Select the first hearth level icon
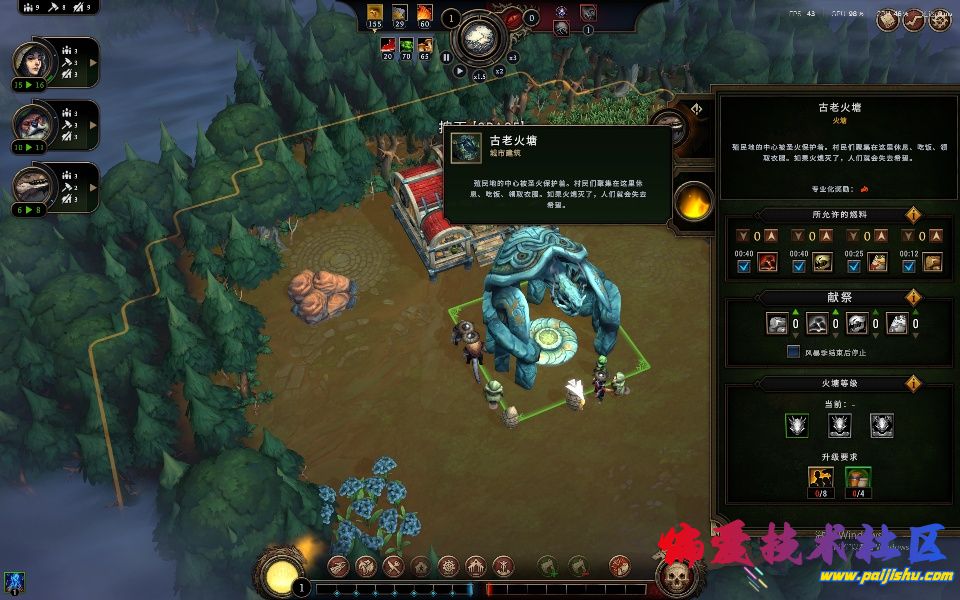The image size is (960, 600). [797, 425]
